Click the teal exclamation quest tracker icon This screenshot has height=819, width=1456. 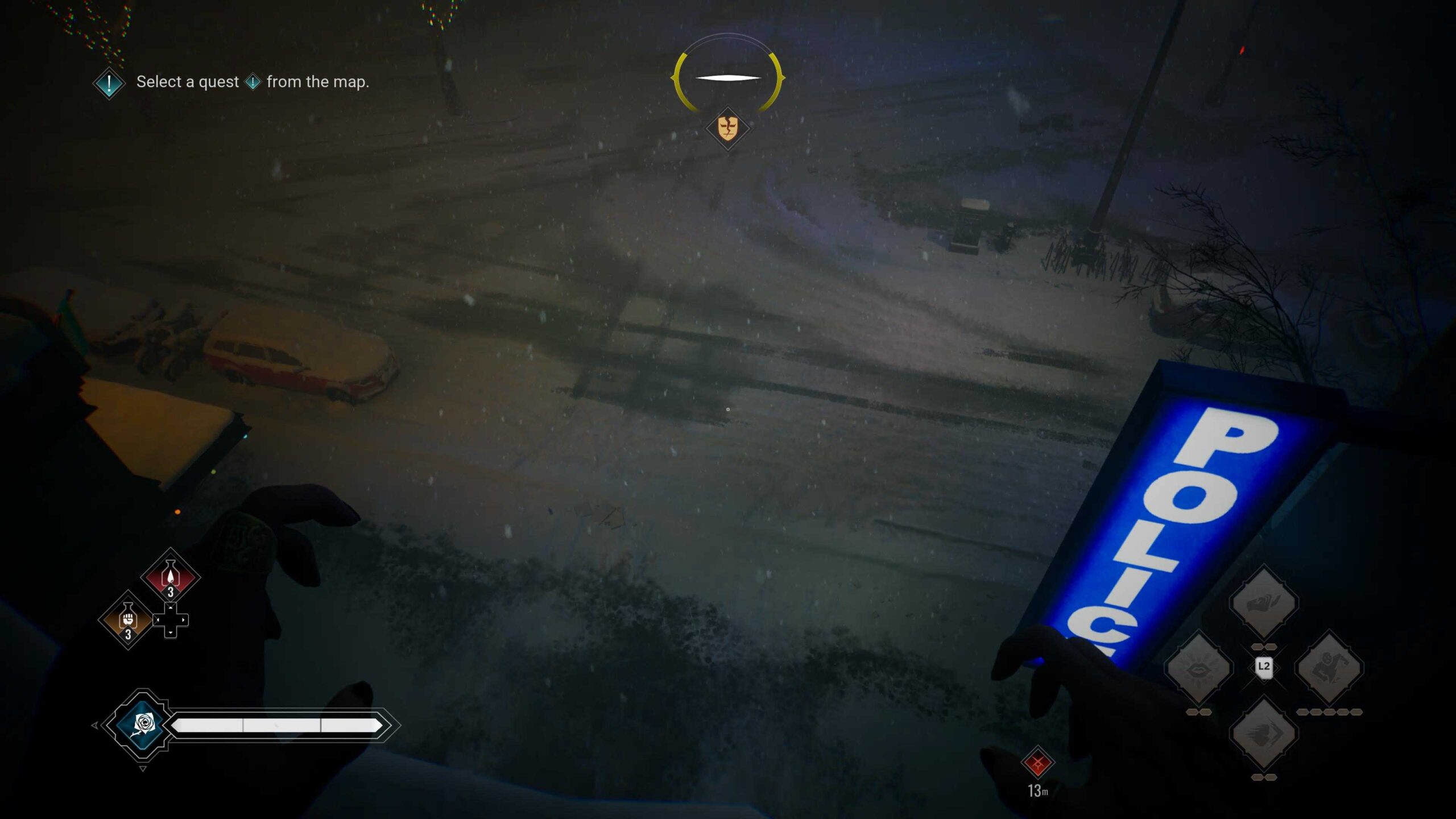pos(109,84)
